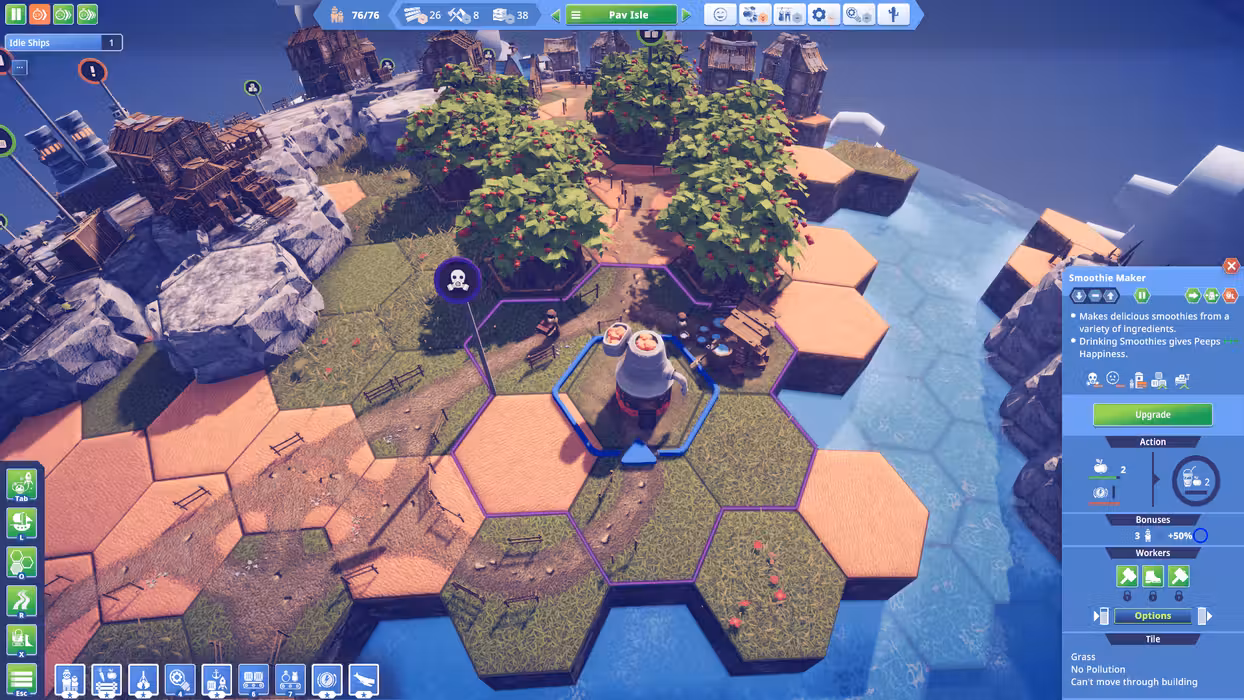
Task: Open the hexagon tiles tool
Action: [x=22, y=562]
